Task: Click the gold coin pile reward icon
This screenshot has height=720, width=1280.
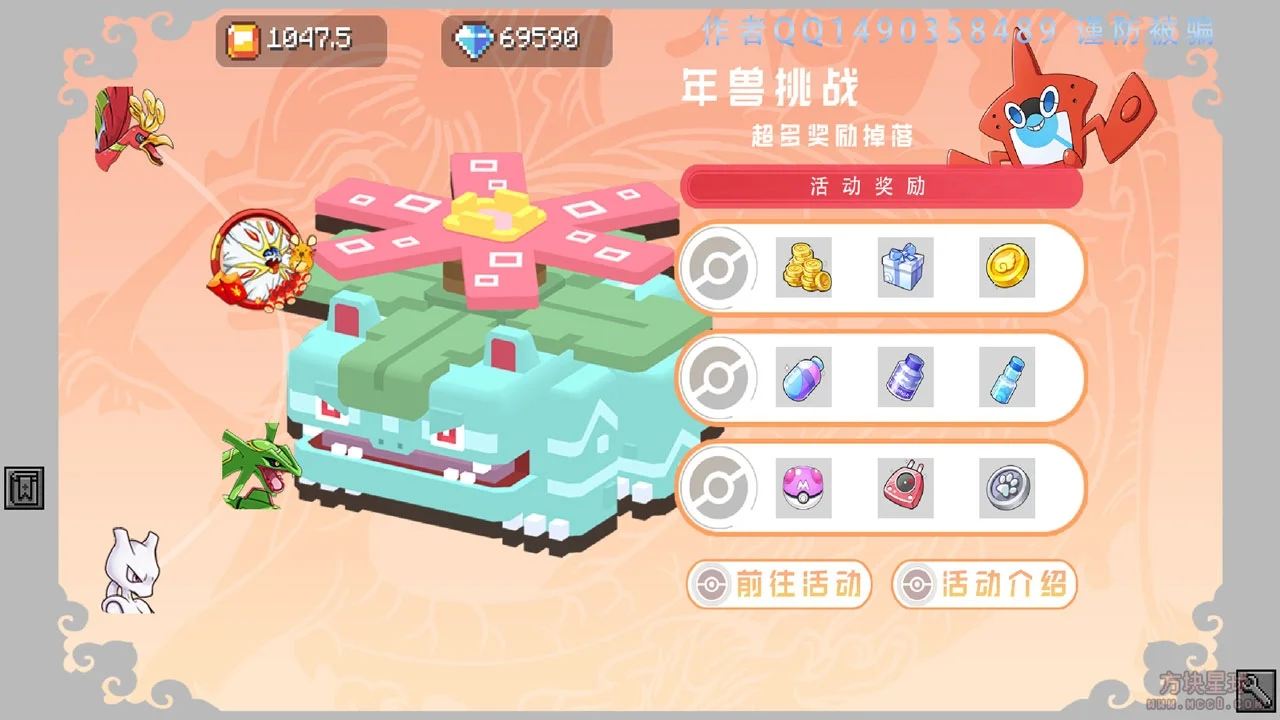Action: pos(804,267)
